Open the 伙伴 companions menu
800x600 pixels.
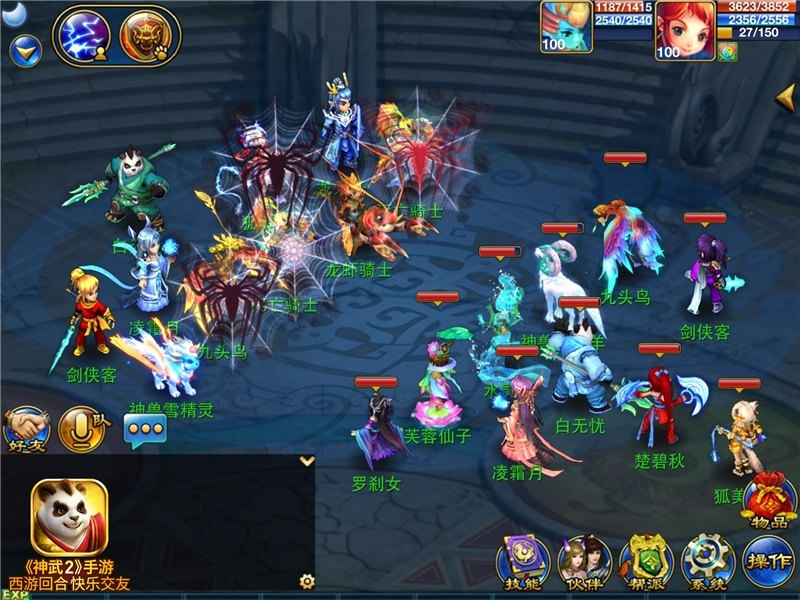coord(584,560)
